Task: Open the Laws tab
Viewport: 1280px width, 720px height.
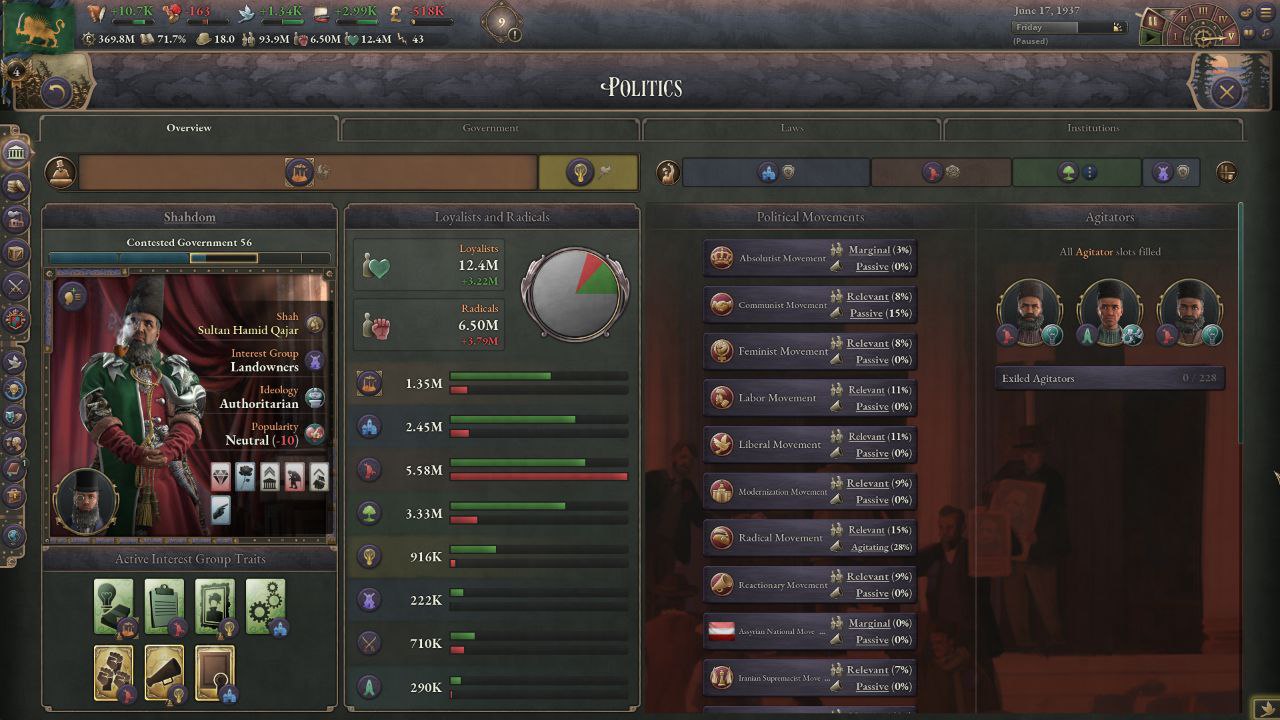Action: 791,128
